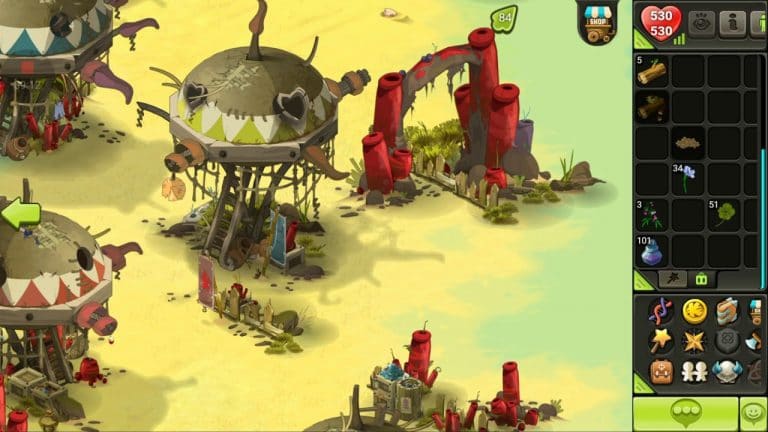Image resolution: width=768 pixels, height=432 pixels.
Task: Select the wood log stack of 5
Action: 652,72
